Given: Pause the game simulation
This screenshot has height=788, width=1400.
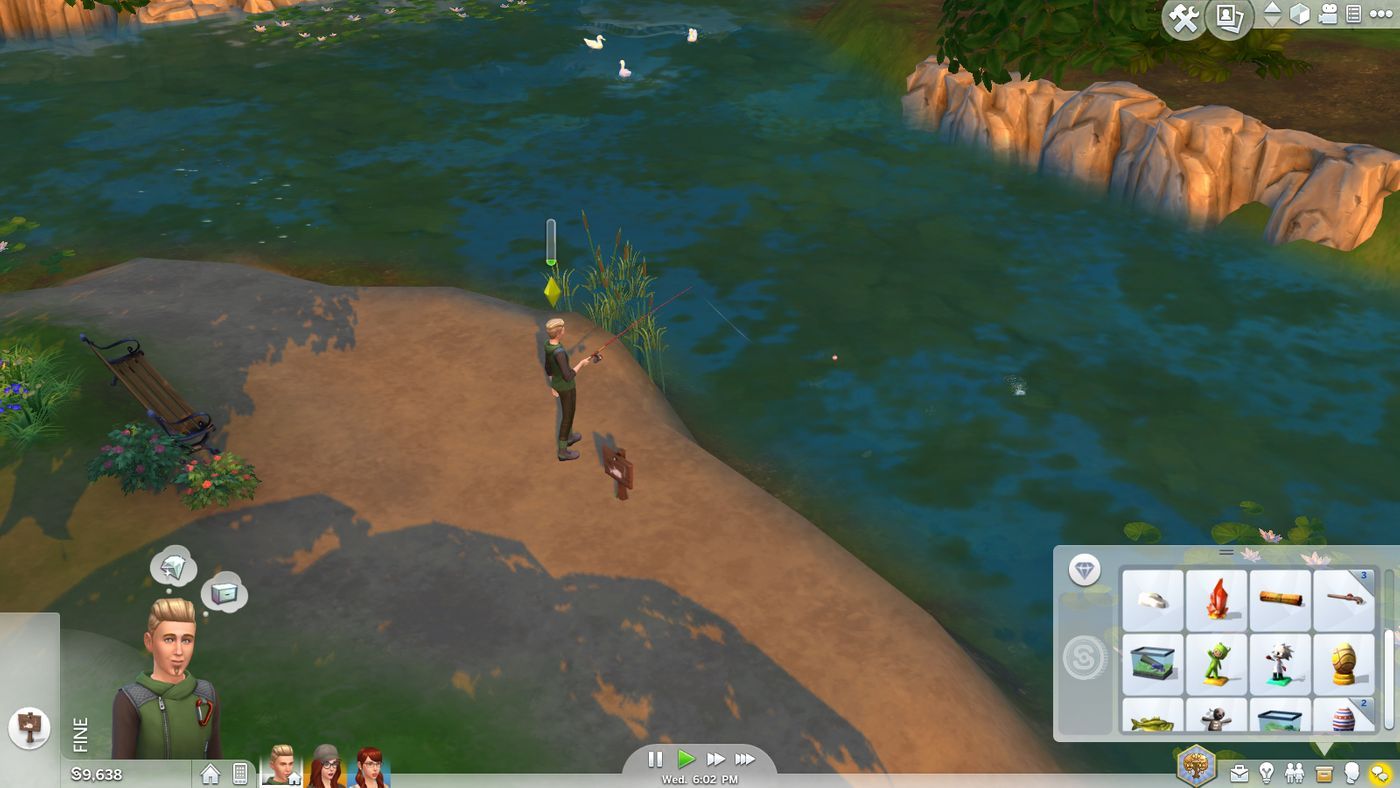Looking at the screenshot, I should (x=657, y=759).
